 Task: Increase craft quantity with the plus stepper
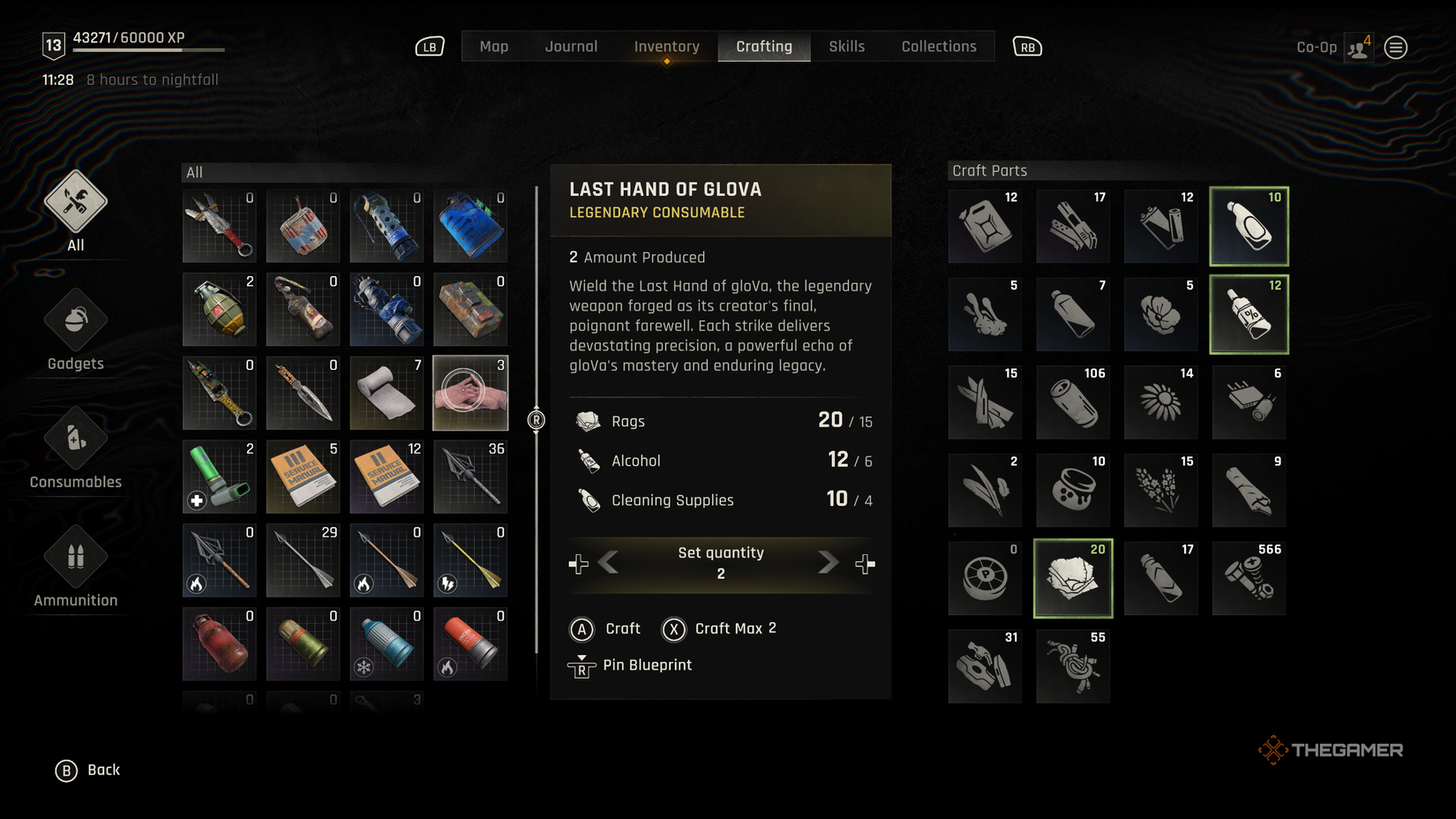click(866, 562)
